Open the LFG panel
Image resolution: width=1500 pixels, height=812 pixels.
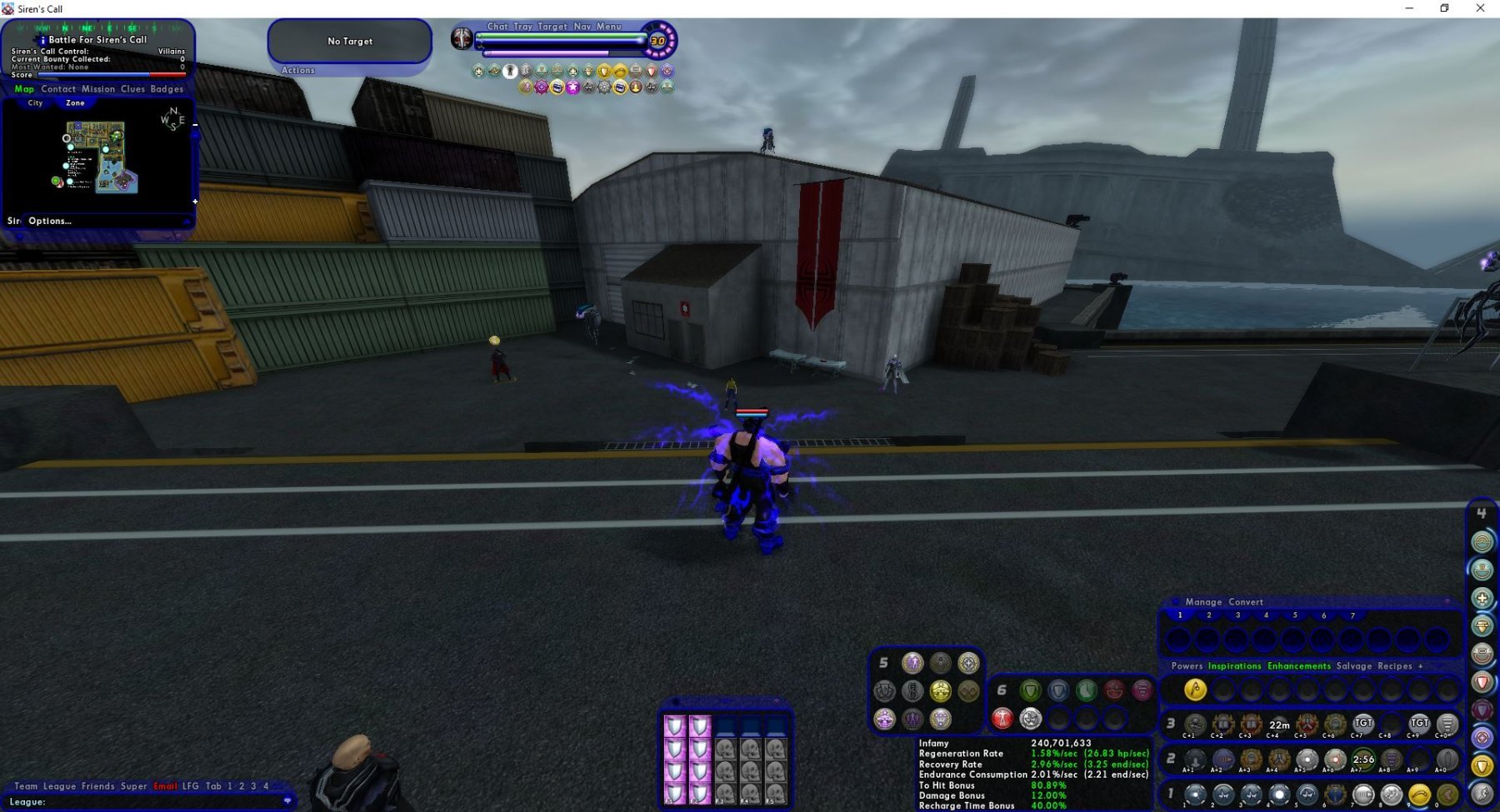191,786
